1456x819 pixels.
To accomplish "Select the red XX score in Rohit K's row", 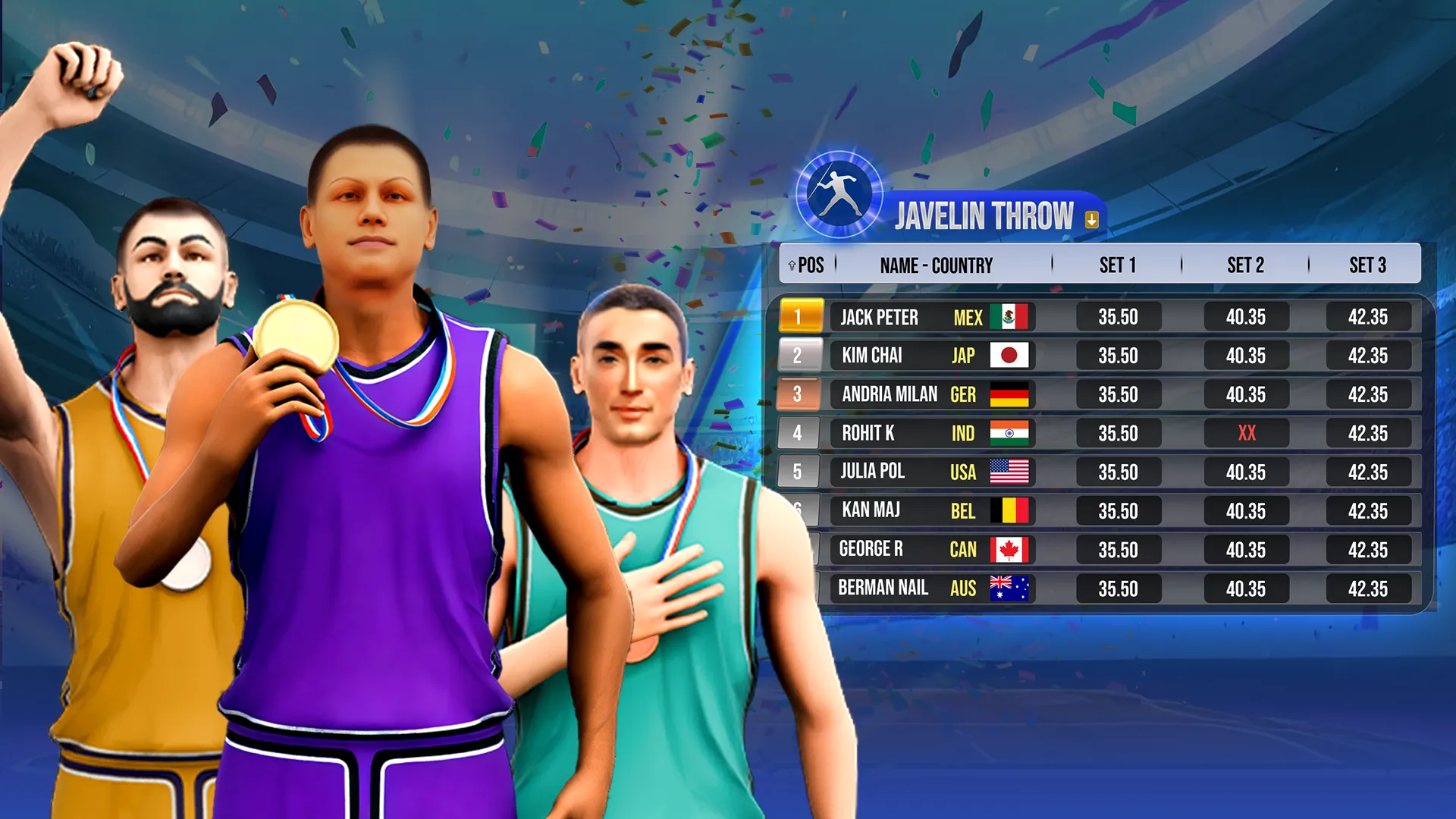I will tap(1246, 433).
